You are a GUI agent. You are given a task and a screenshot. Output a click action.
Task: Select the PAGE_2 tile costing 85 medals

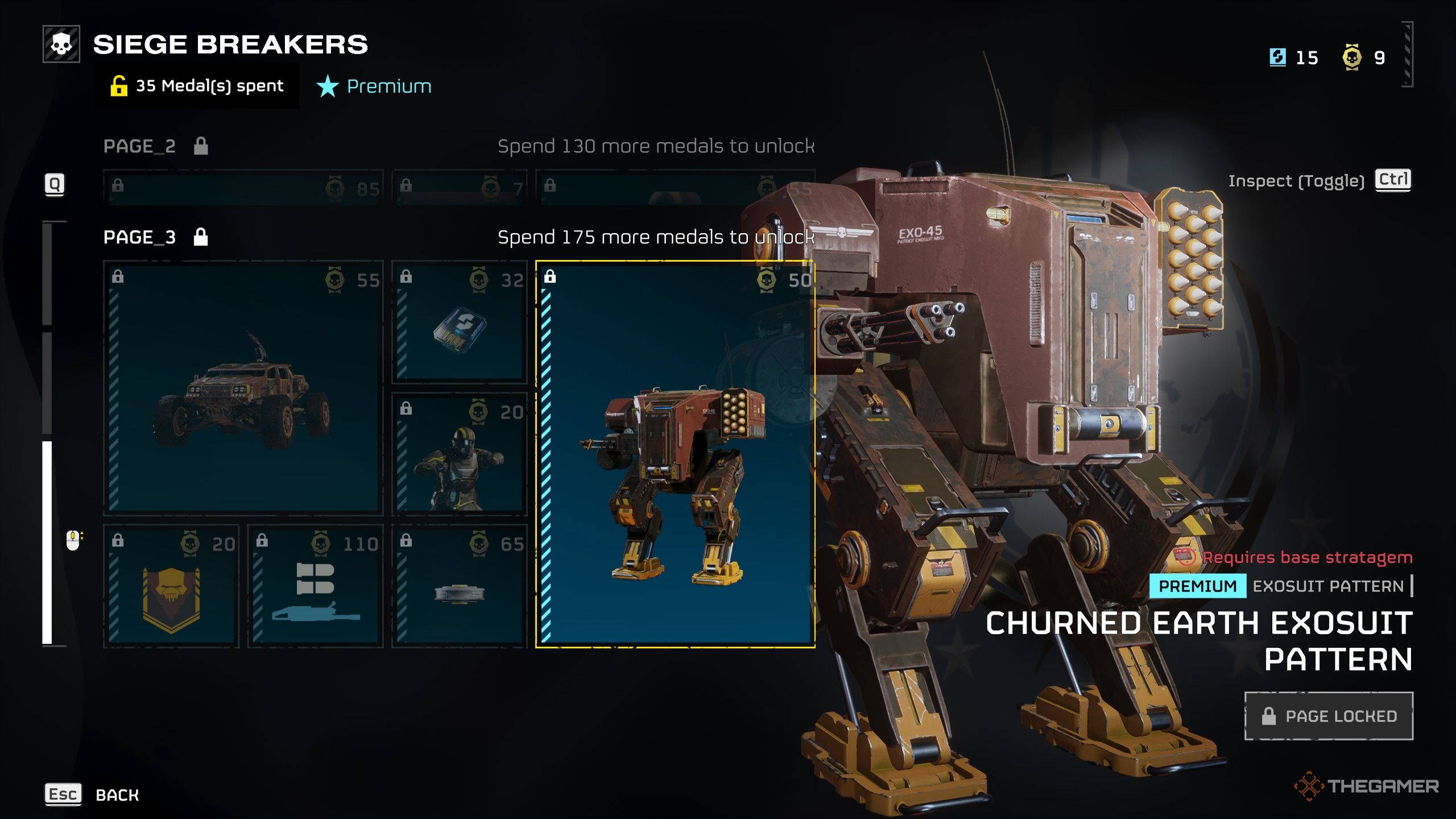[243, 188]
